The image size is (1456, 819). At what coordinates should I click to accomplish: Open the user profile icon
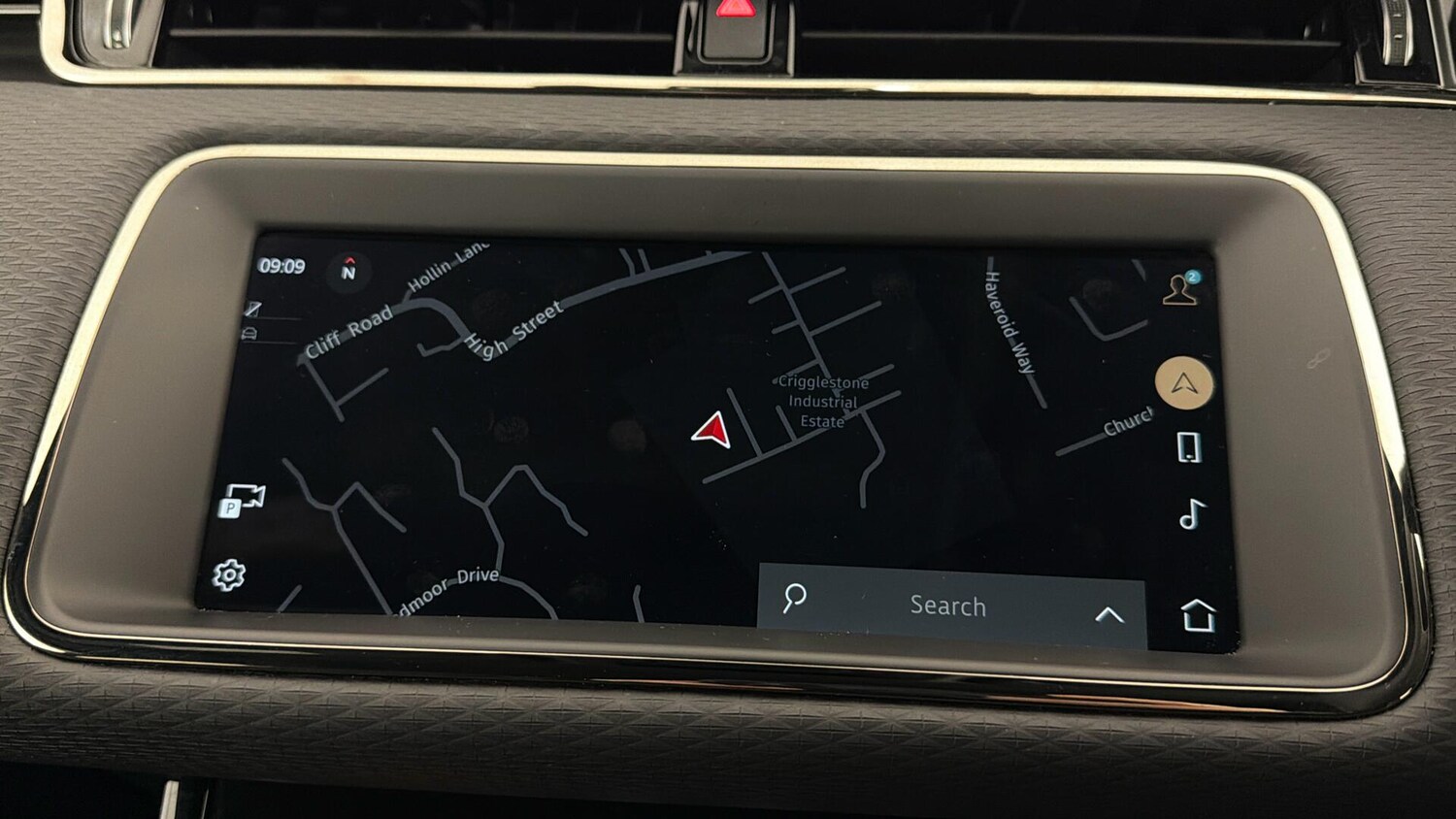coord(1180,289)
